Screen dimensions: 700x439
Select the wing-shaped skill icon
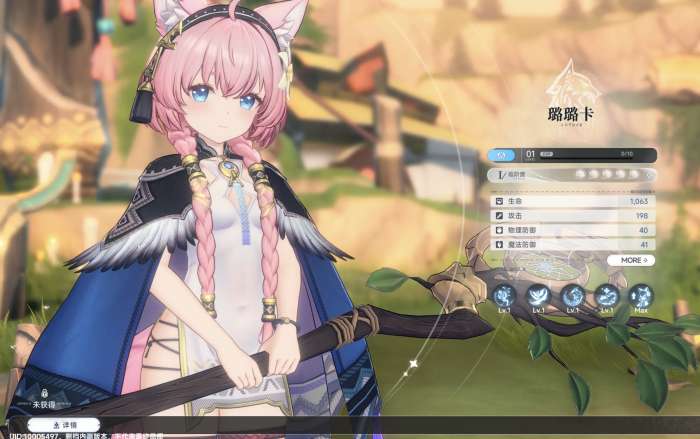(x=538, y=295)
